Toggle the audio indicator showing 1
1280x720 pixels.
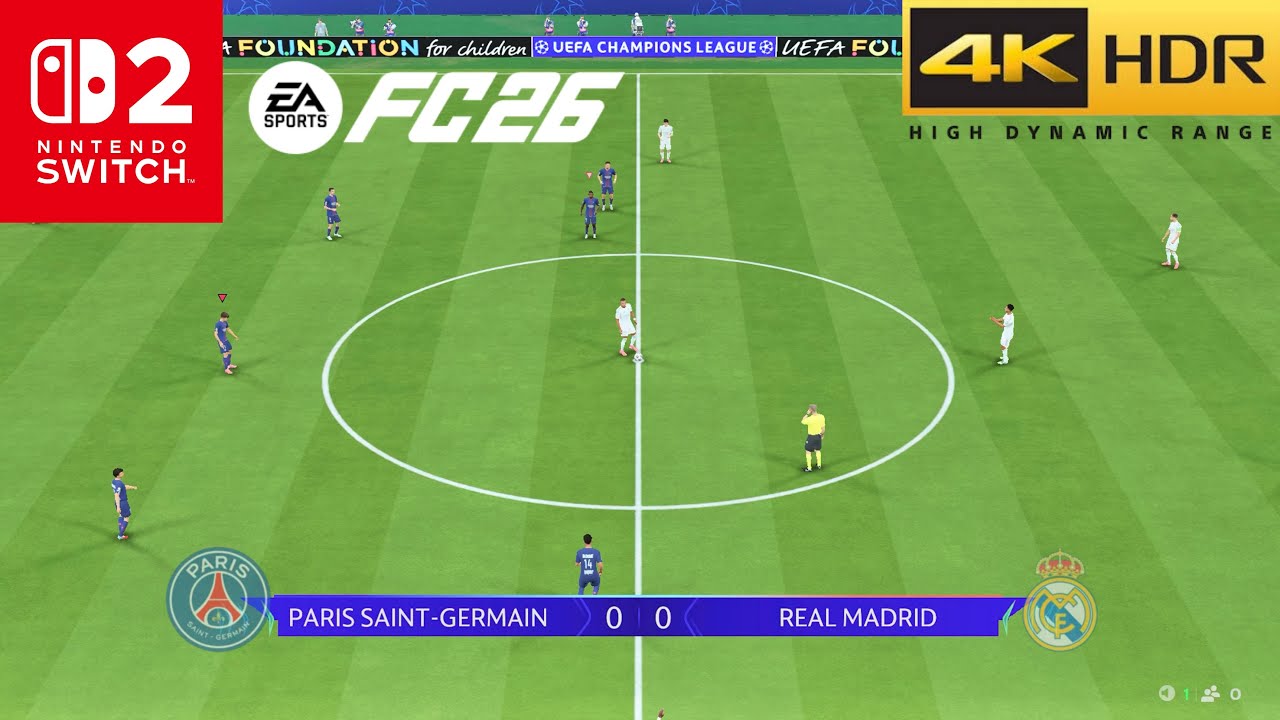pyautogui.click(x=1186, y=693)
